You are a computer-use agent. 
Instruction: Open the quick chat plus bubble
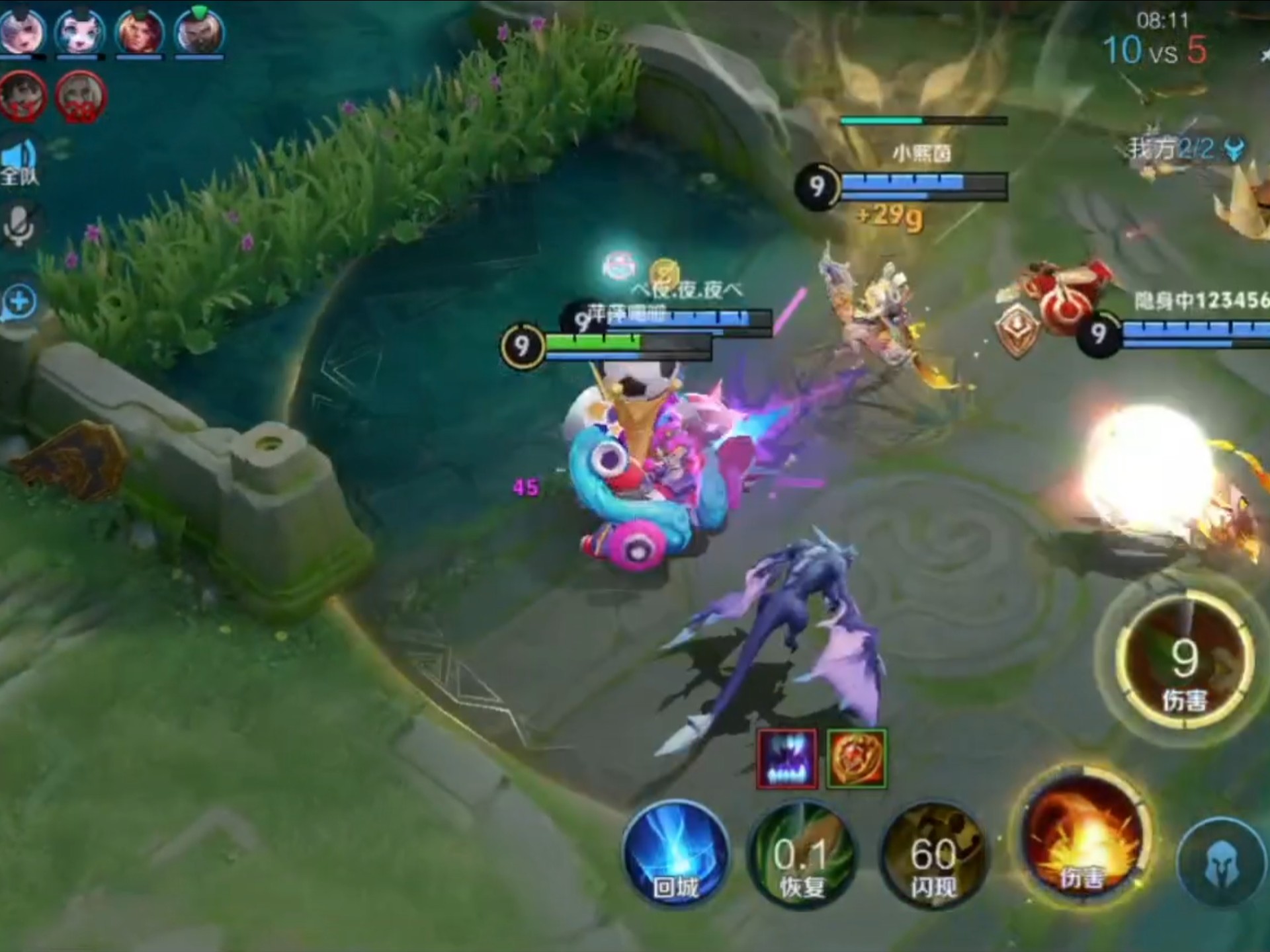coord(19,302)
